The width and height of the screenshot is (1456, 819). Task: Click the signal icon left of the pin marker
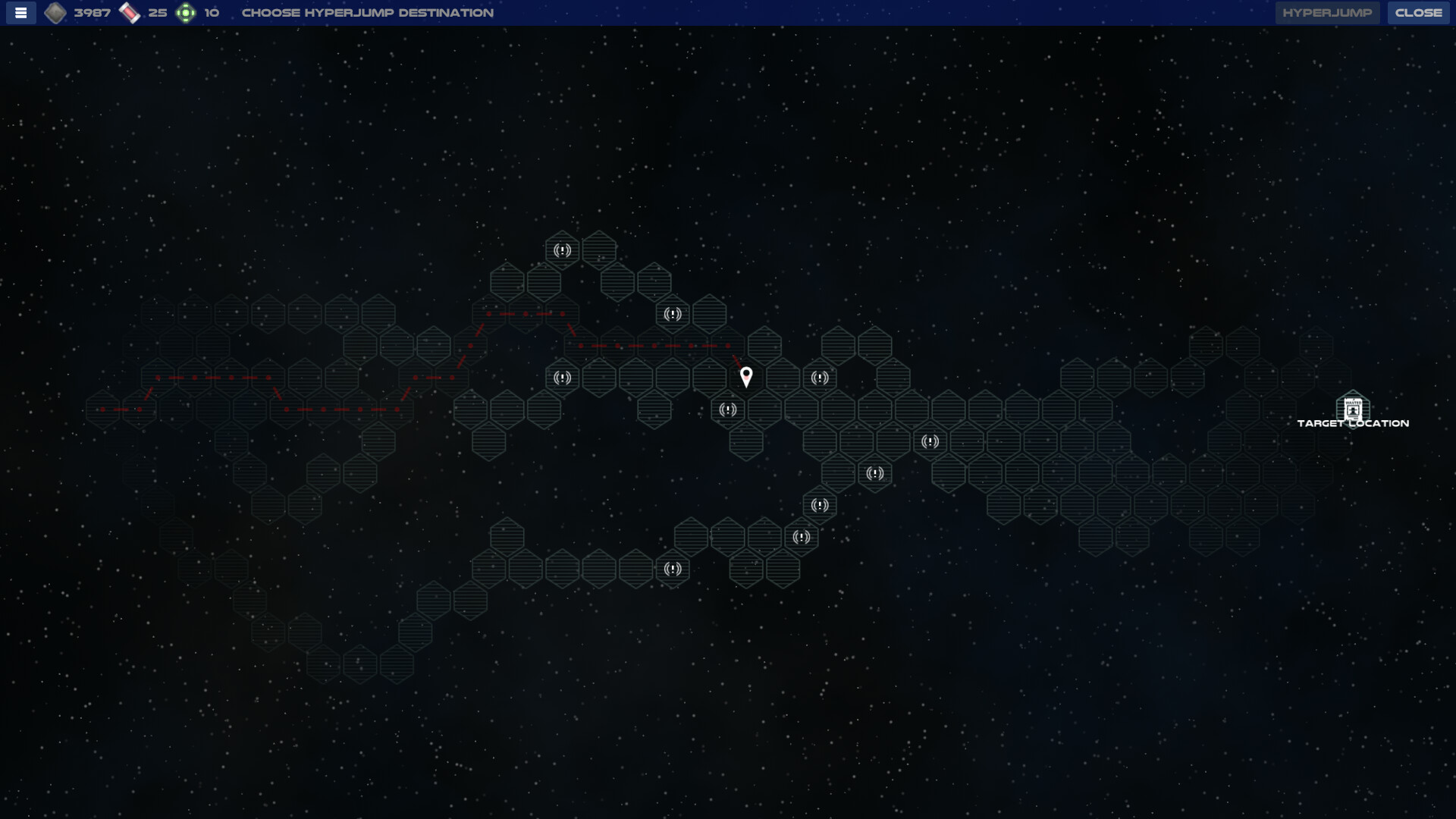click(562, 377)
